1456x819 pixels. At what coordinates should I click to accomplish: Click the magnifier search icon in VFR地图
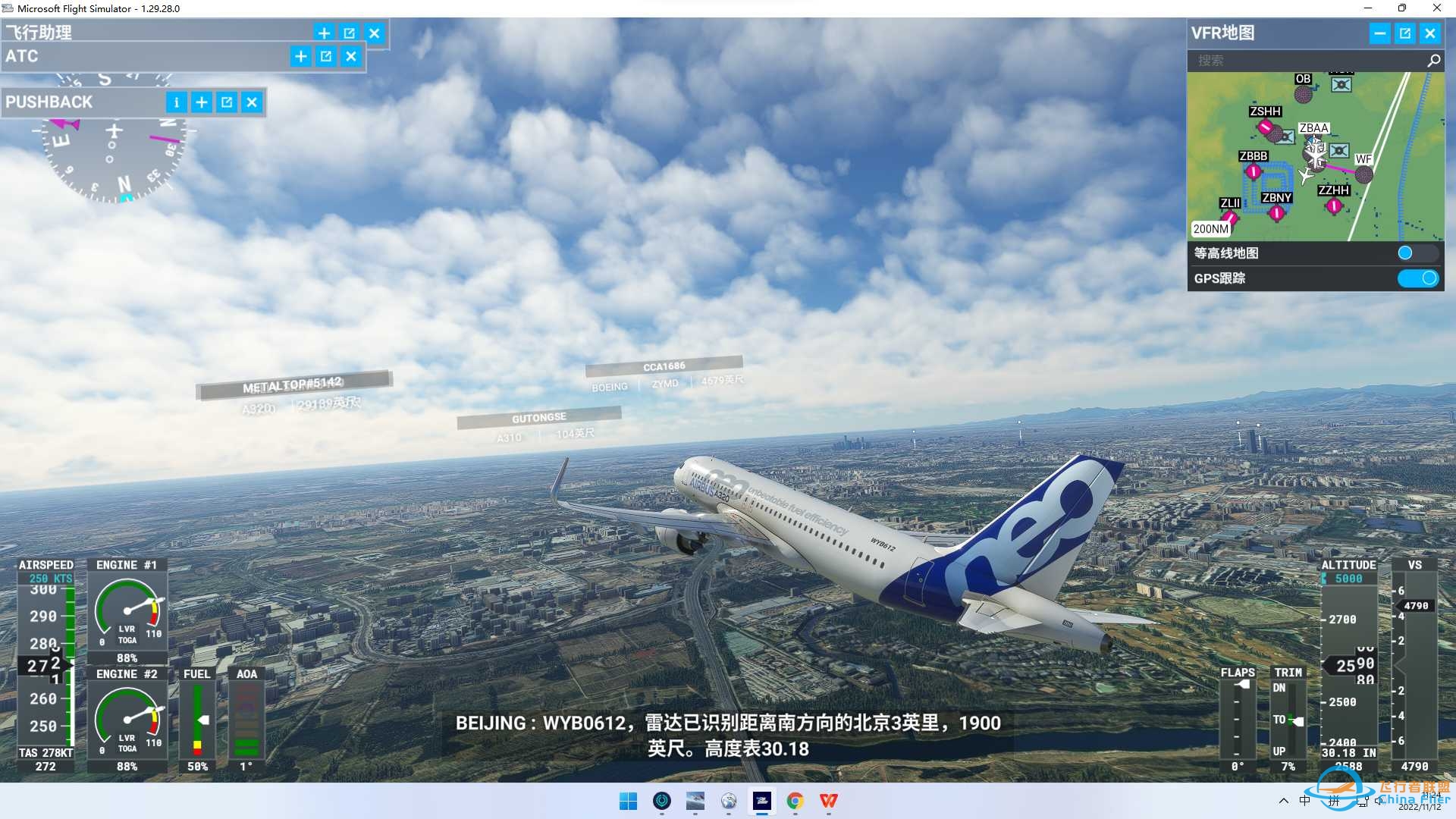[x=1433, y=61]
